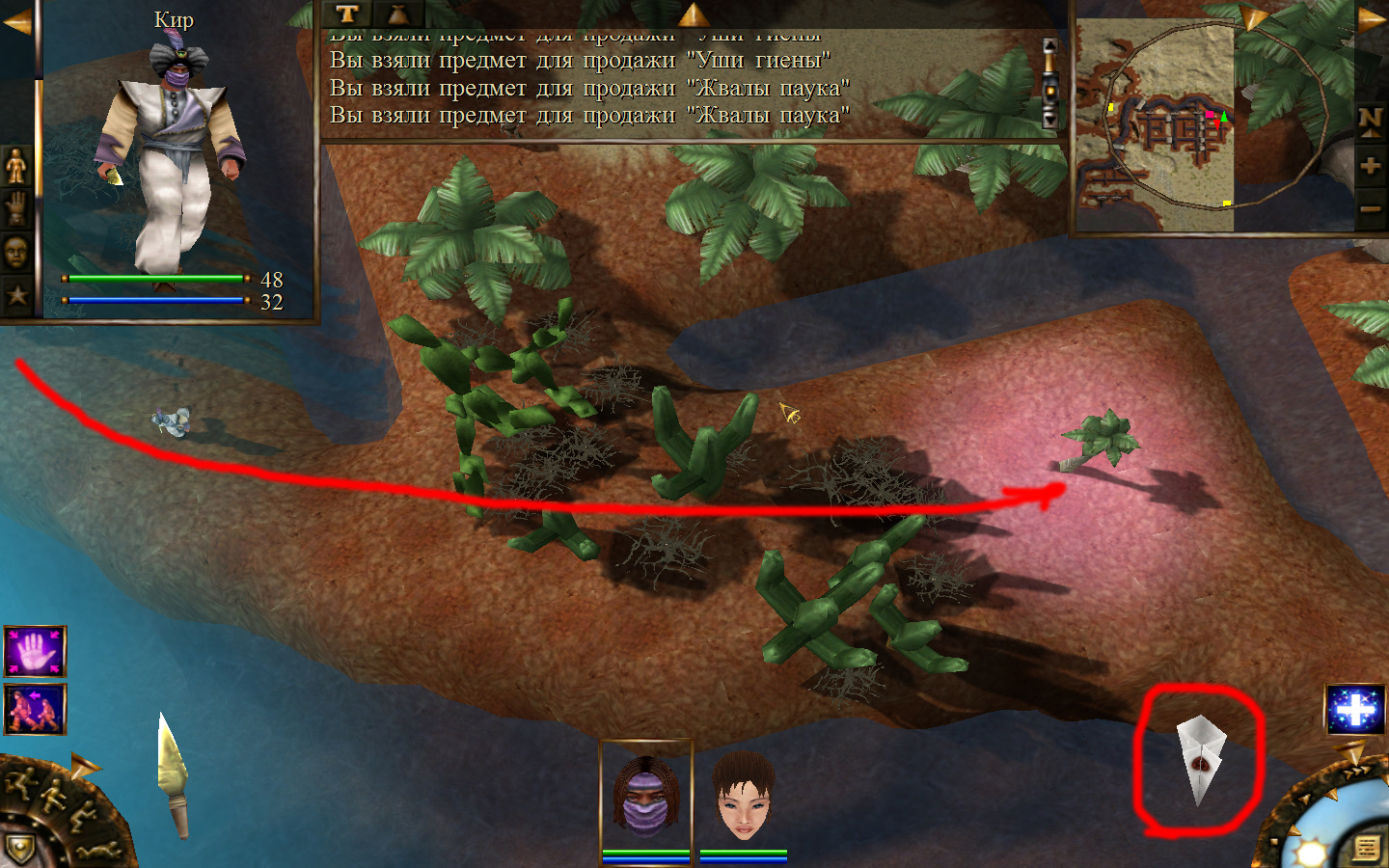Image resolution: width=1389 pixels, height=868 pixels.
Task: Activate the blue sparkle spell icon
Action: pyautogui.click(x=1355, y=710)
